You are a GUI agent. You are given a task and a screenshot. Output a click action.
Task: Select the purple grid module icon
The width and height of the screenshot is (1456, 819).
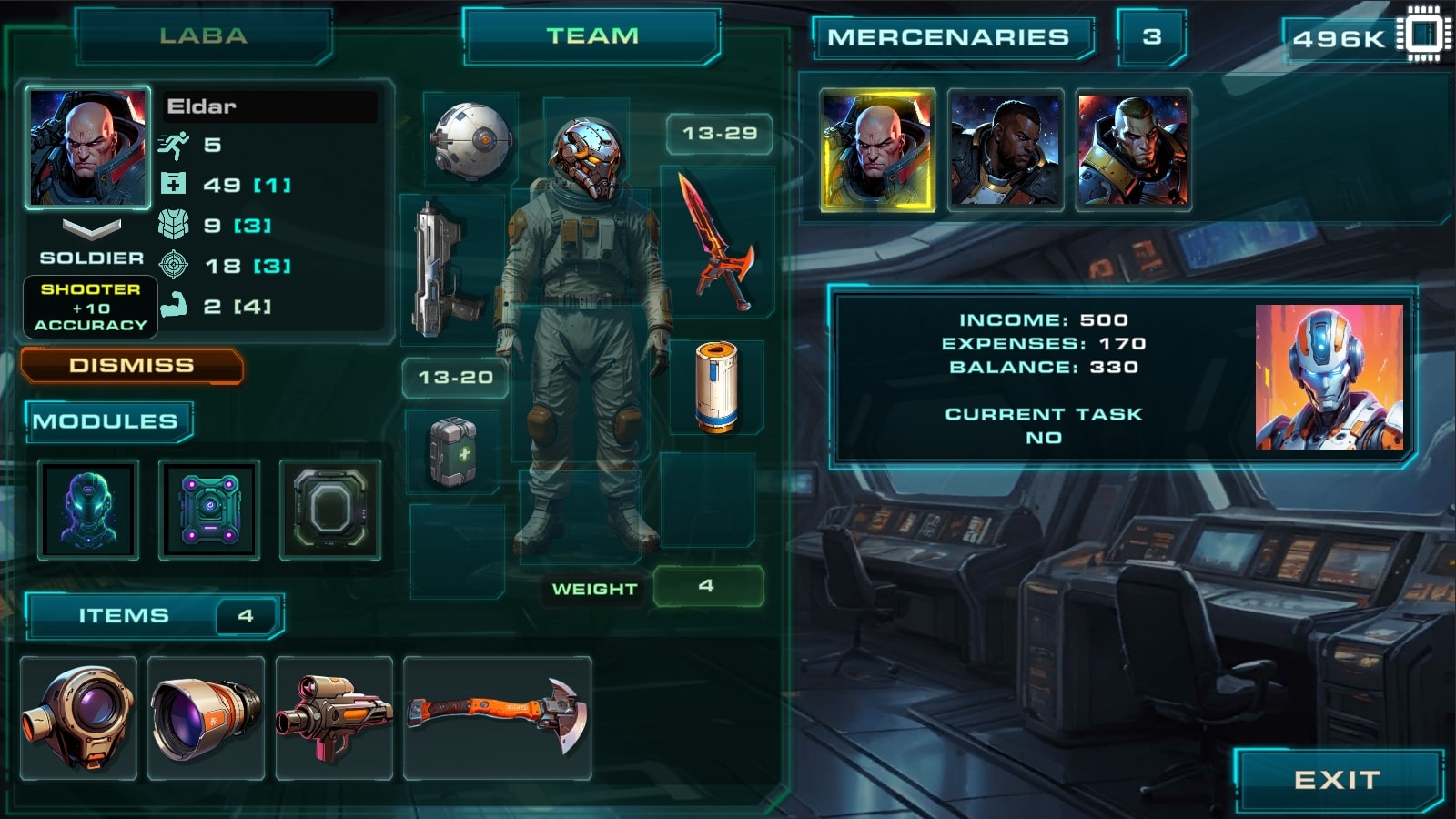pos(211,510)
